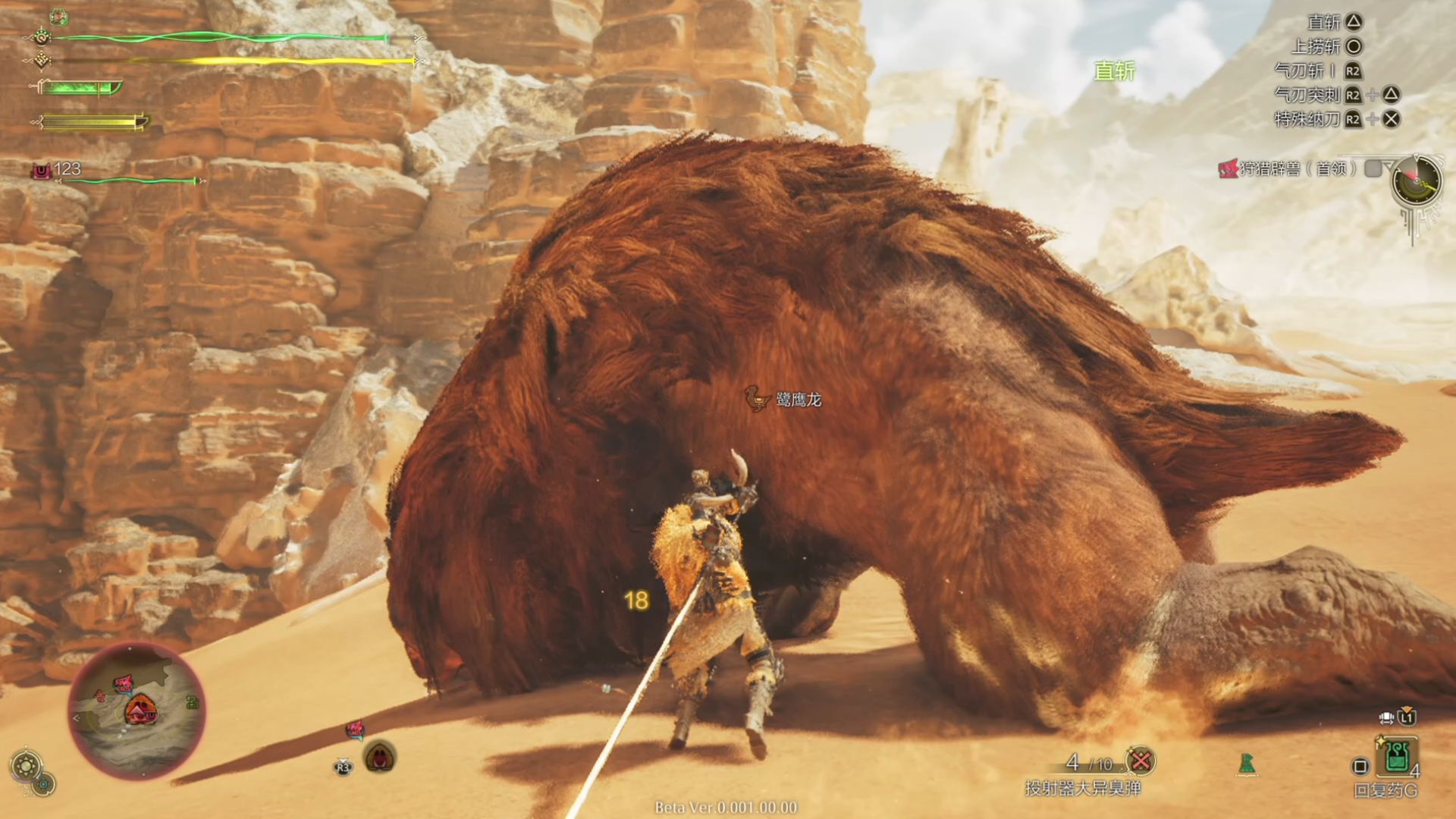This screenshot has width=1456, height=819.
Task: Select the target monster icon beside the minimap
Action: tap(380, 757)
